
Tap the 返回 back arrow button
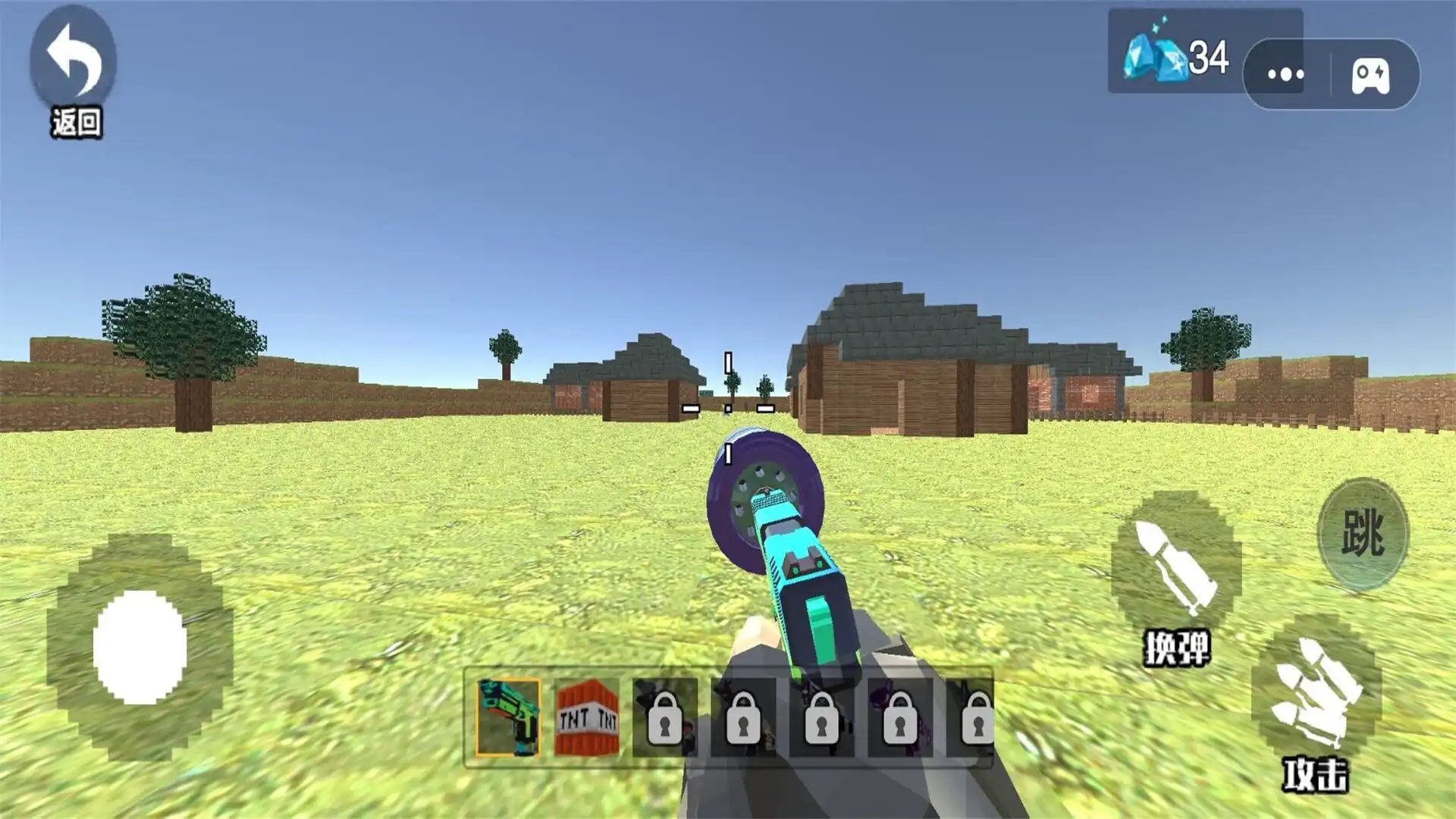tap(74, 62)
